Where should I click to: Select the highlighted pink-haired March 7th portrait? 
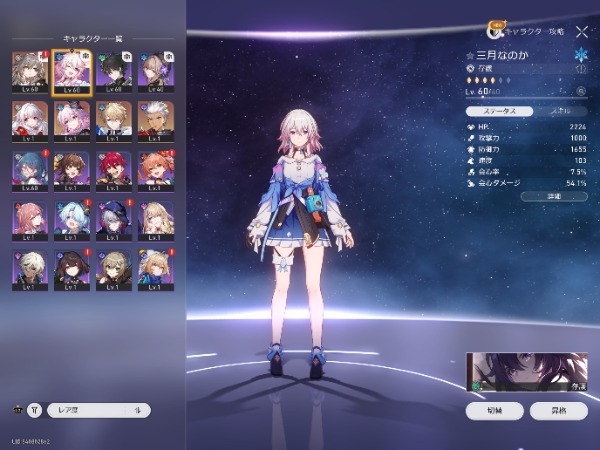click(72, 72)
